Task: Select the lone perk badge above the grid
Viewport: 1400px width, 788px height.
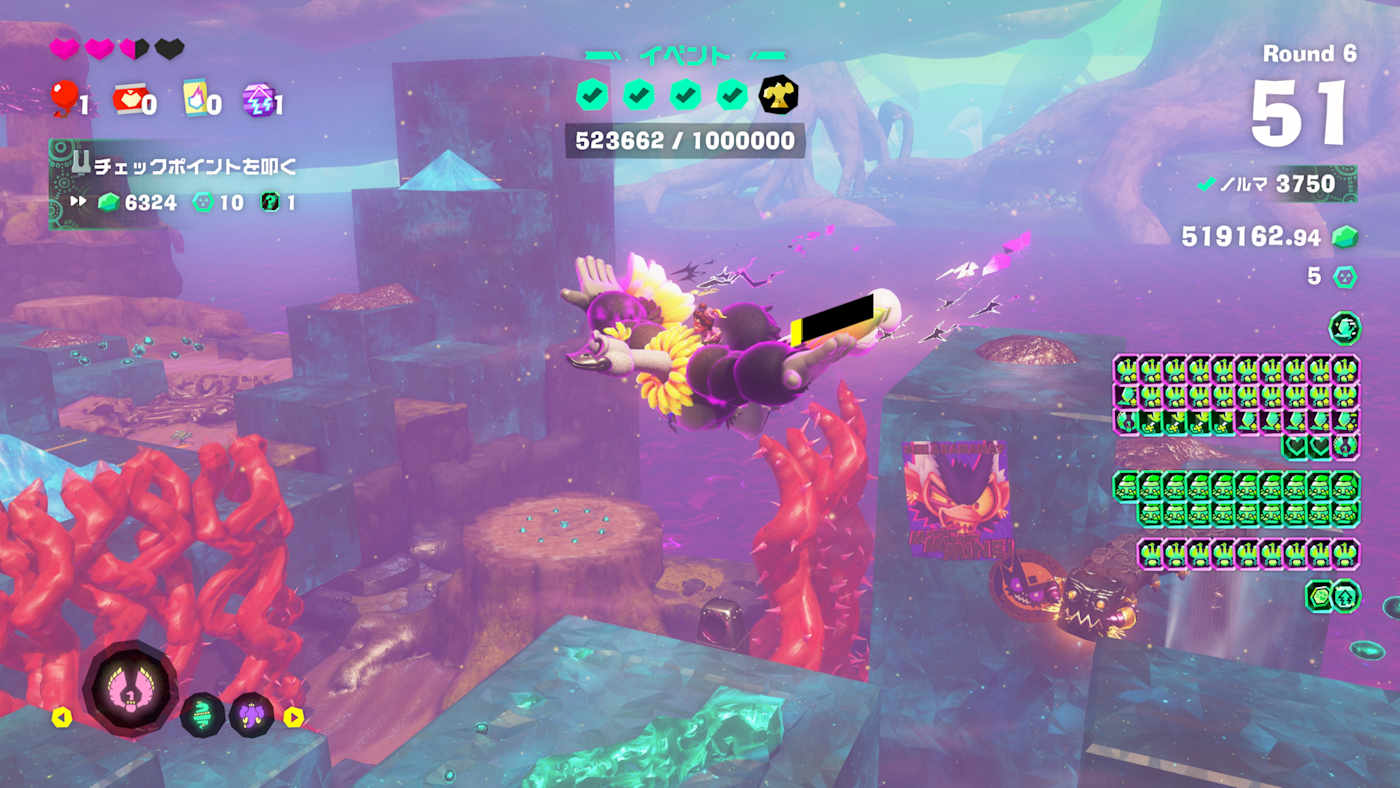Action: pos(1344,328)
